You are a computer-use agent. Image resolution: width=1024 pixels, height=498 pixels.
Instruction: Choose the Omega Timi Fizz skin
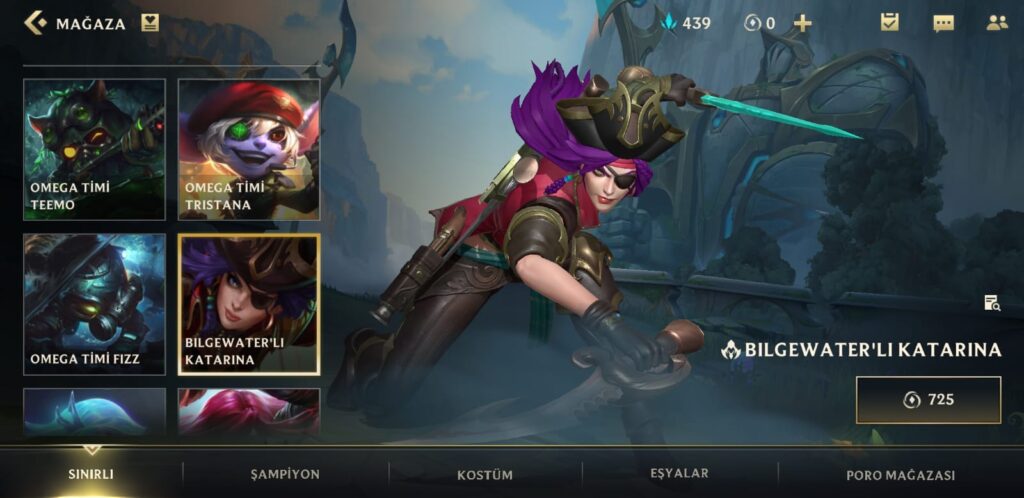point(94,304)
